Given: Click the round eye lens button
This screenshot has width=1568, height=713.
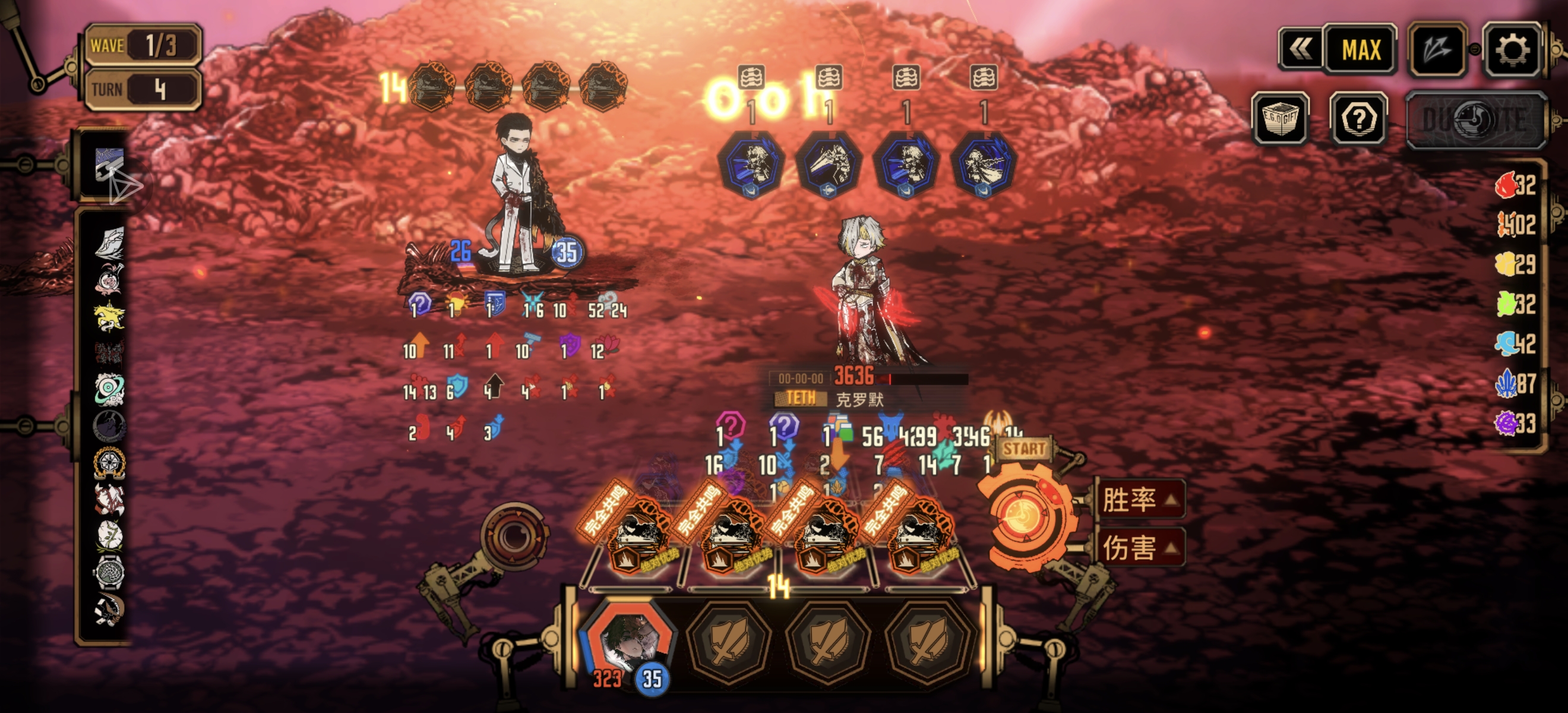Looking at the screenshot, I should coord(514,536).
